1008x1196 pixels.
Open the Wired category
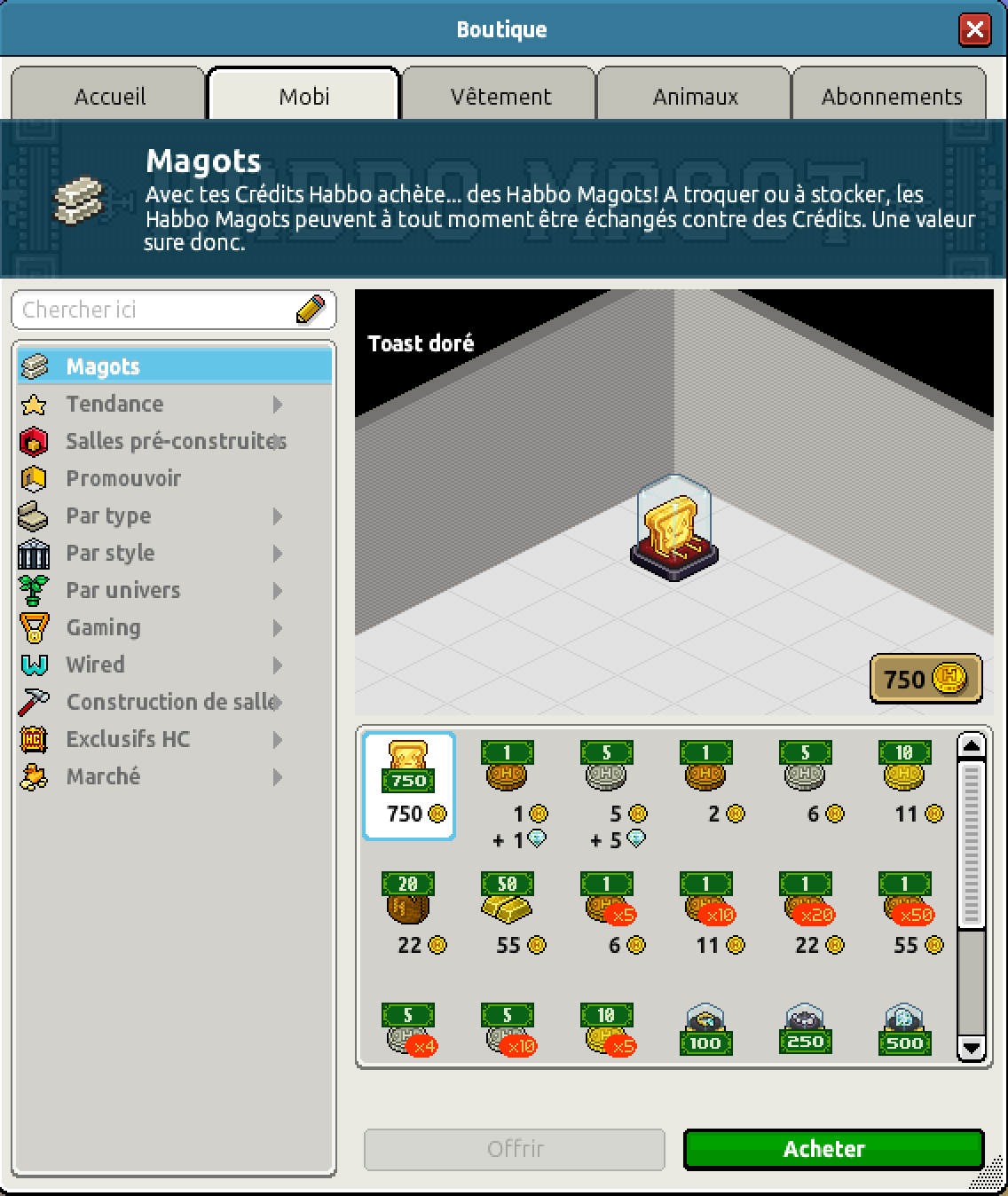[95, 665]
